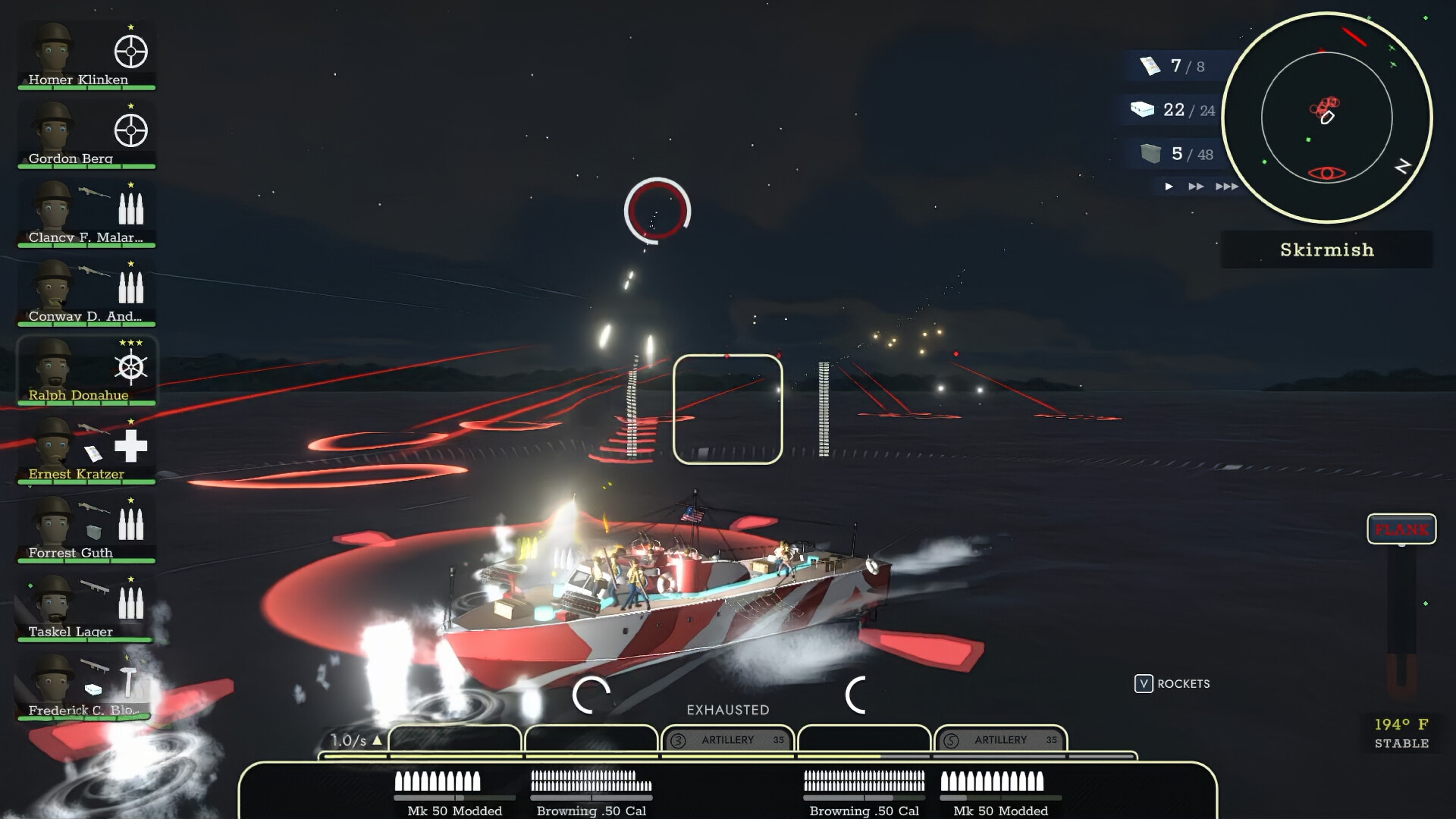Image resolution: width=1456 pixels, height=819 pixels.
Task: Select crew member Taskel Lager
Action: tap(86, 608)
